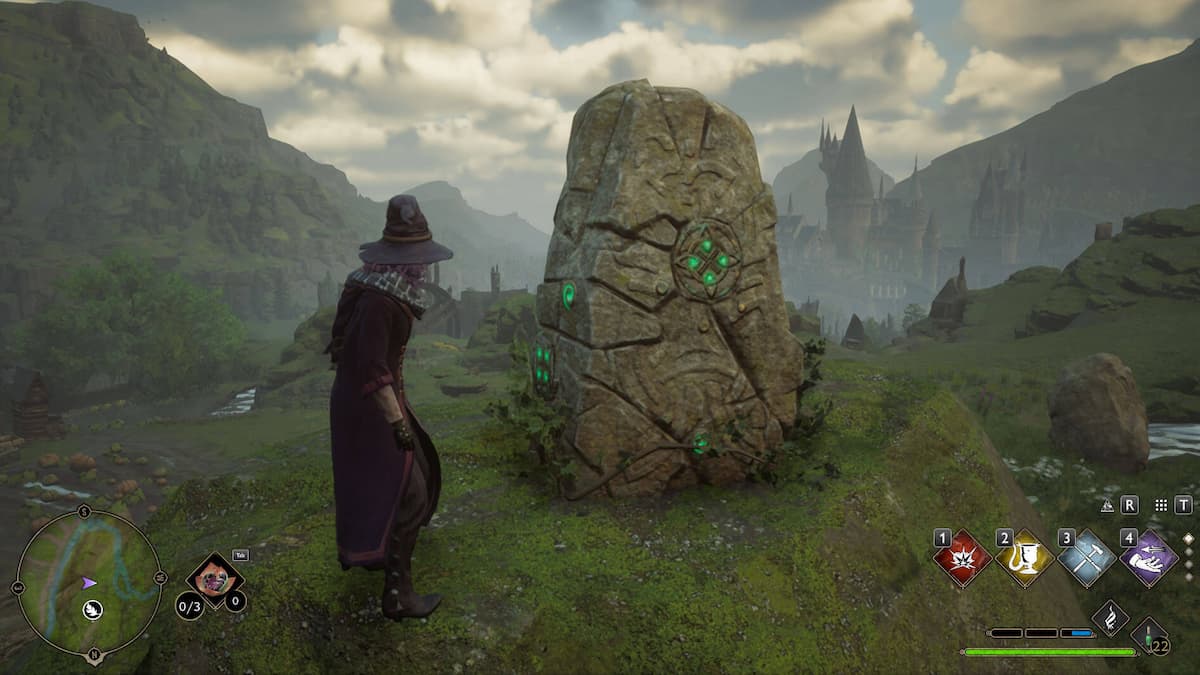The height and width of the screenshot is (675, 1200).
Task: Activate the yellow goblet Transformation spell
Action: point(1024,559)
